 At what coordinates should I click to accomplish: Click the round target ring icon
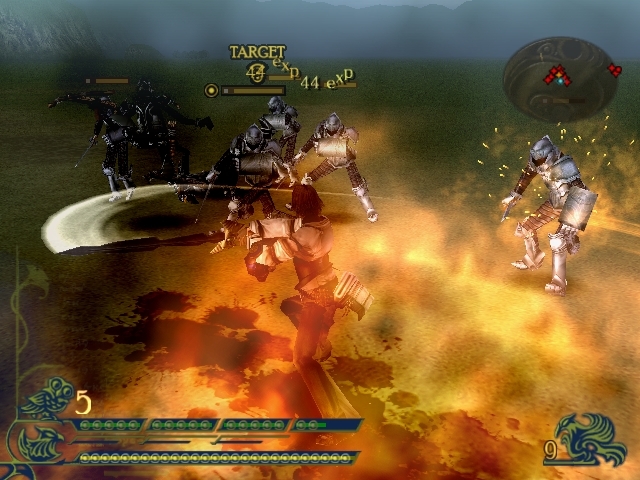pos(211,90)
